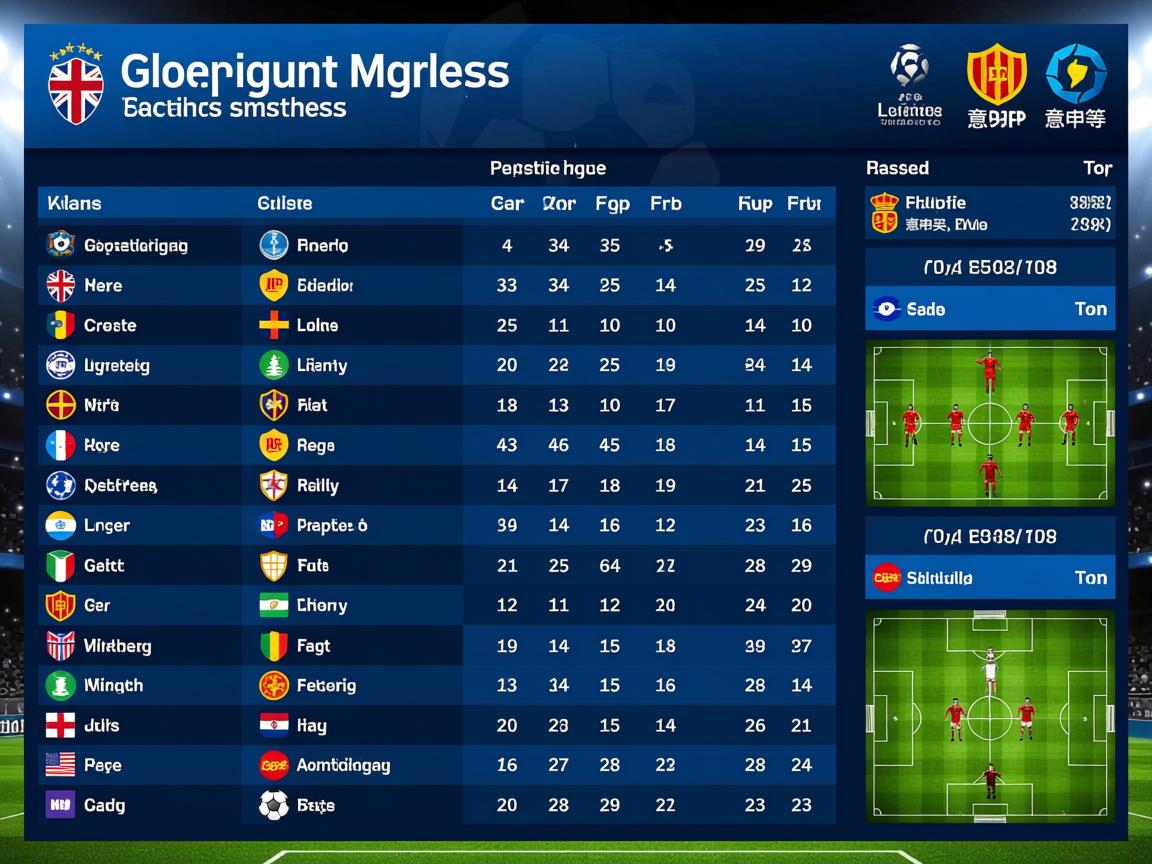Image resolution: width=1152 pixels, height=864 pixels.
Task: Select the Geitt team row
Action: pyautogui.click(x=104, y=566)
